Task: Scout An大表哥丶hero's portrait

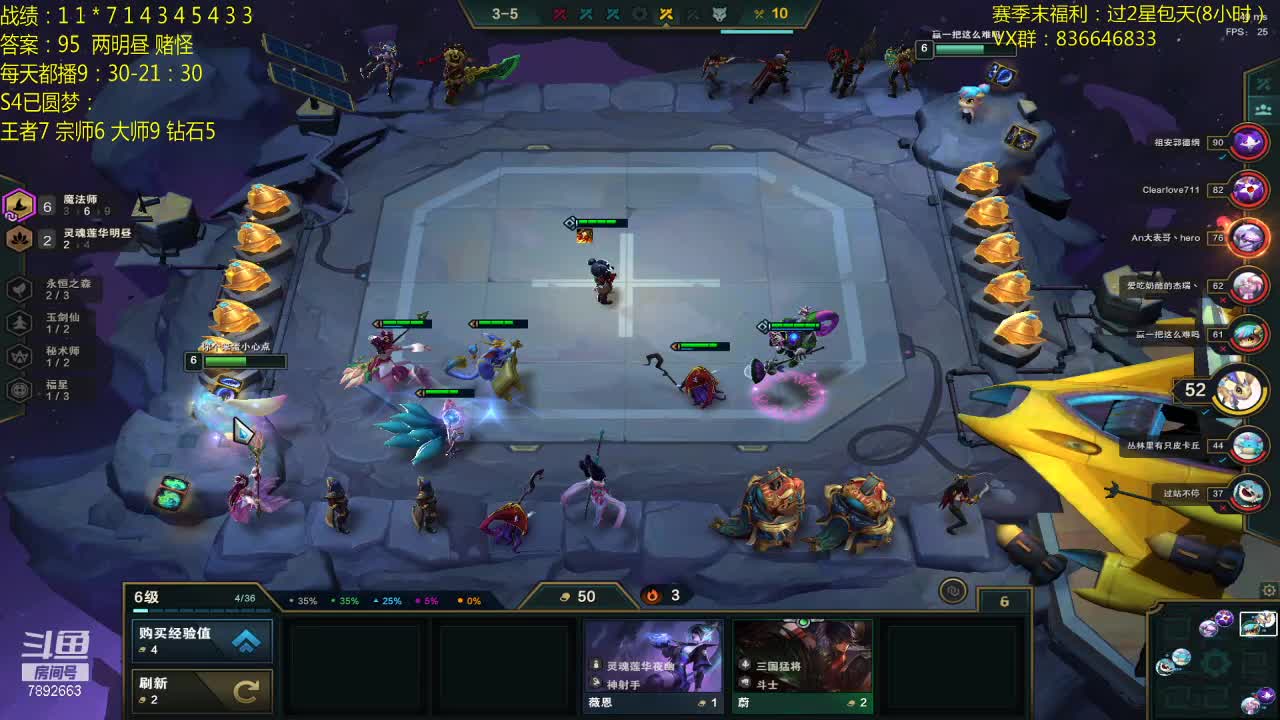Action: click(1248, 238)
